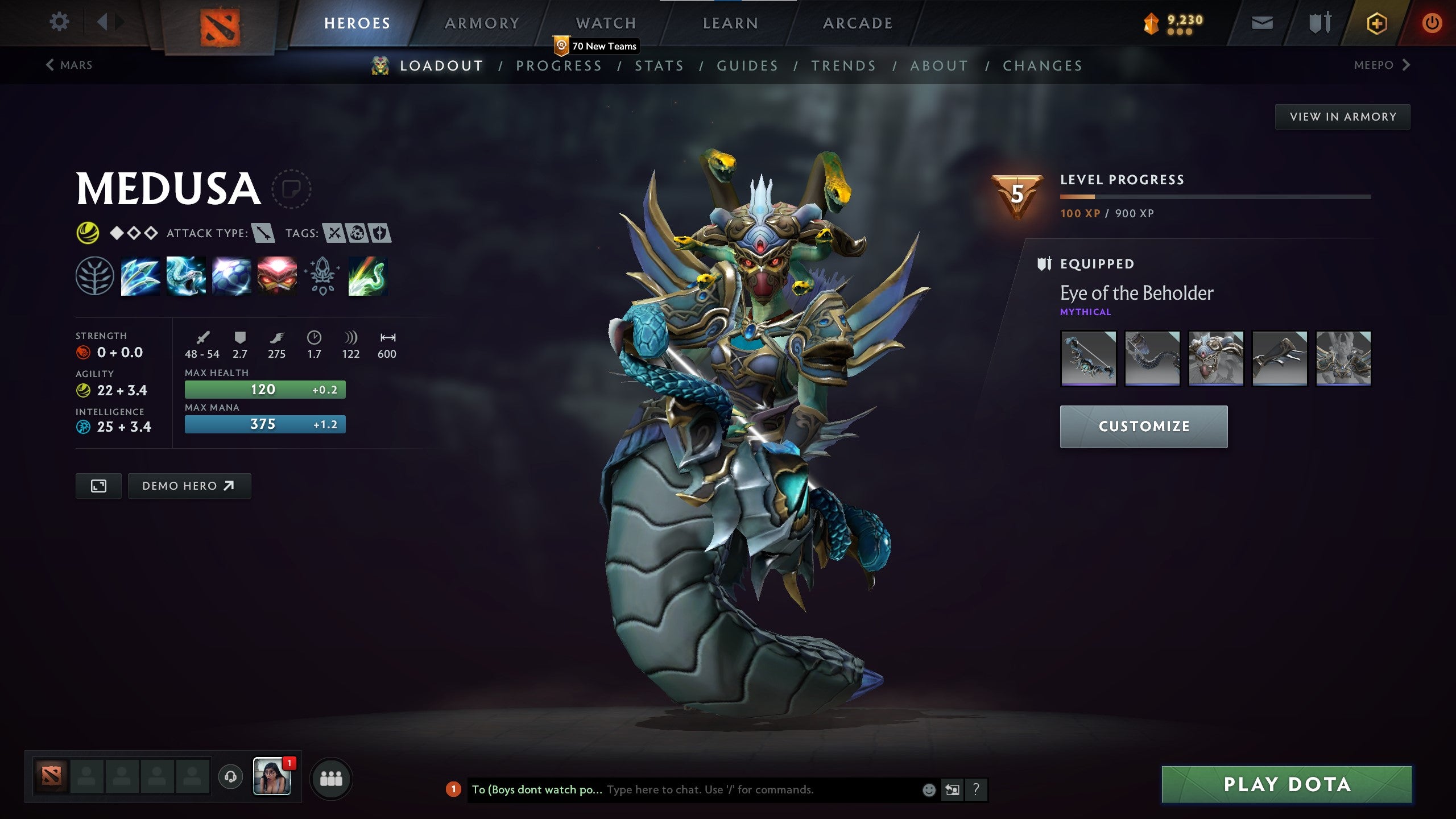Click the mail notification icon

1263,23
